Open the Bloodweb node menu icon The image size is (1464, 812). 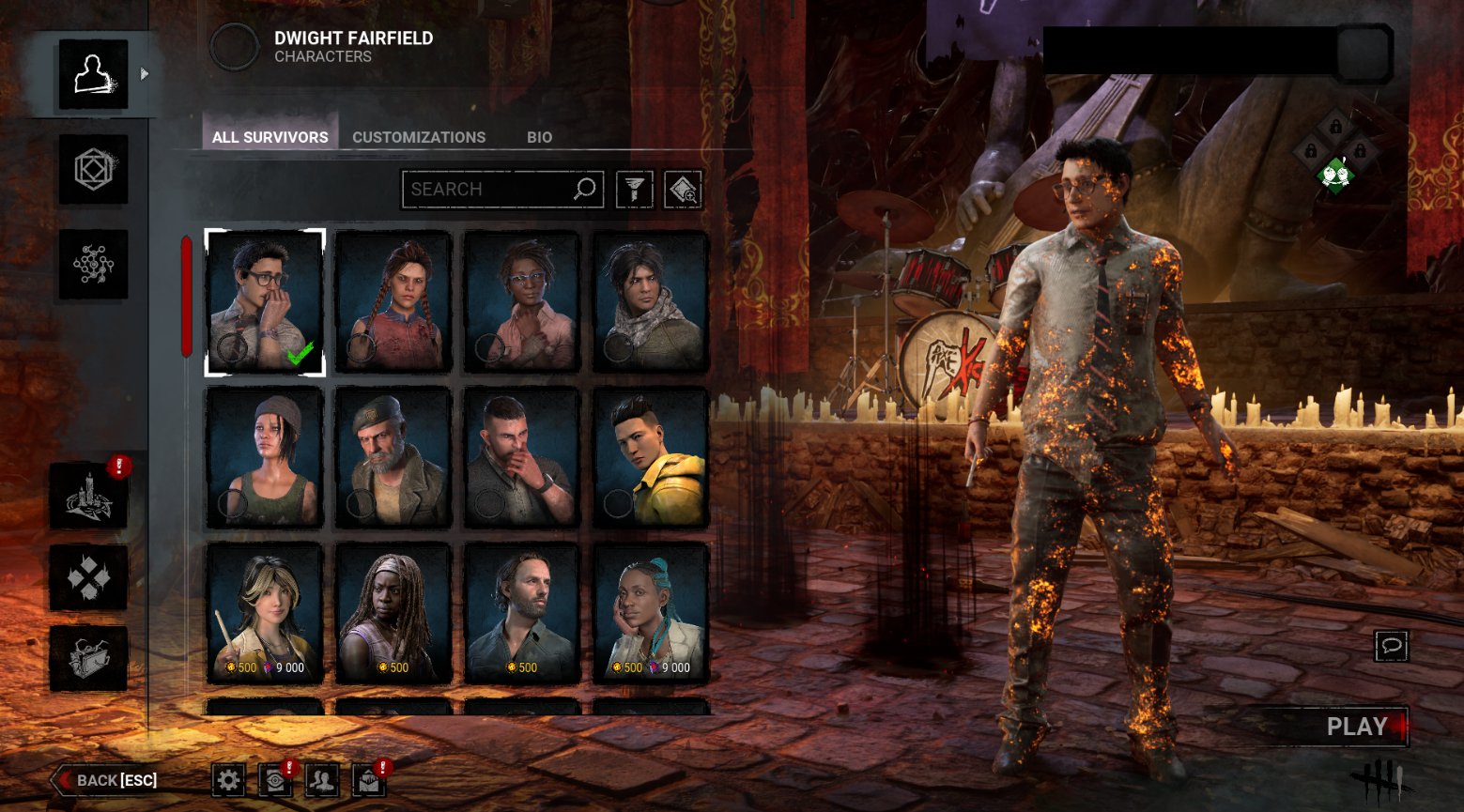pos(93,265)
